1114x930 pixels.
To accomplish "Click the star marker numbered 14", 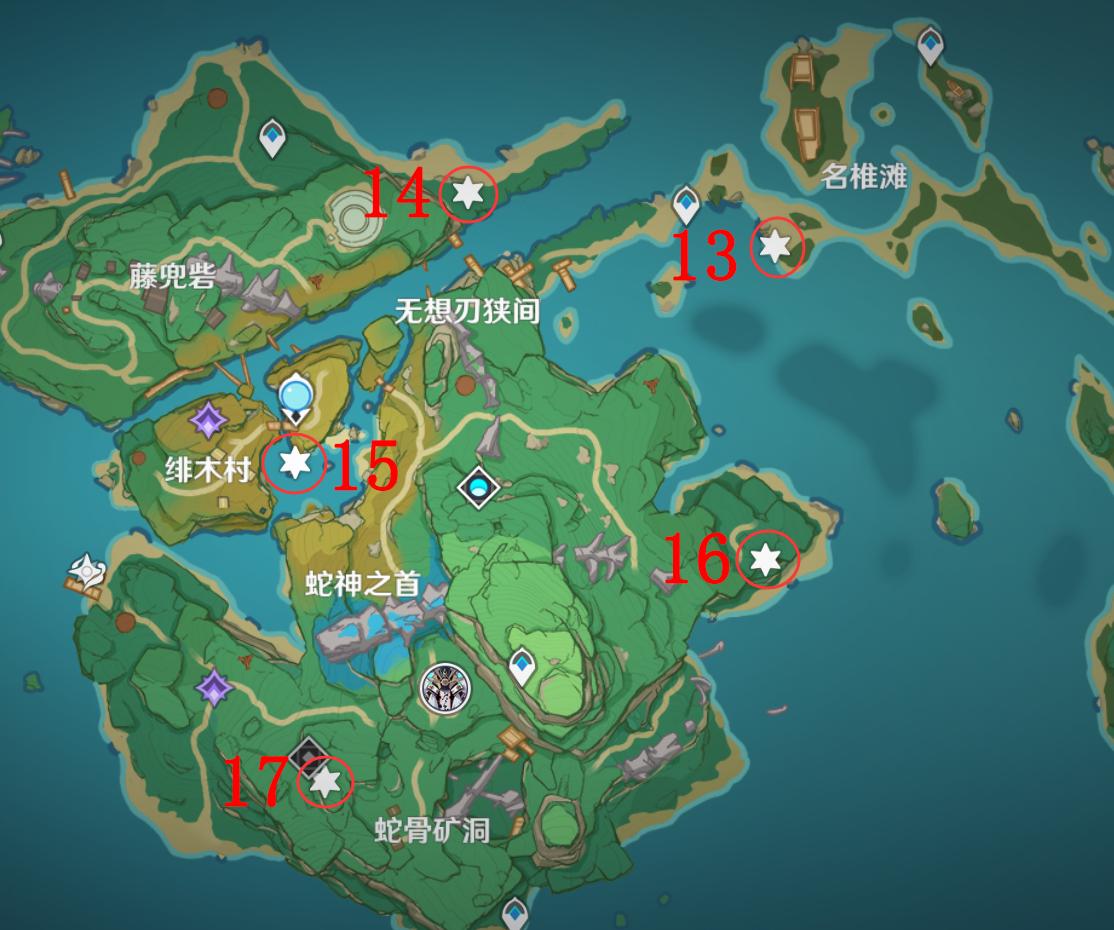I will click(x=467, y=193).
